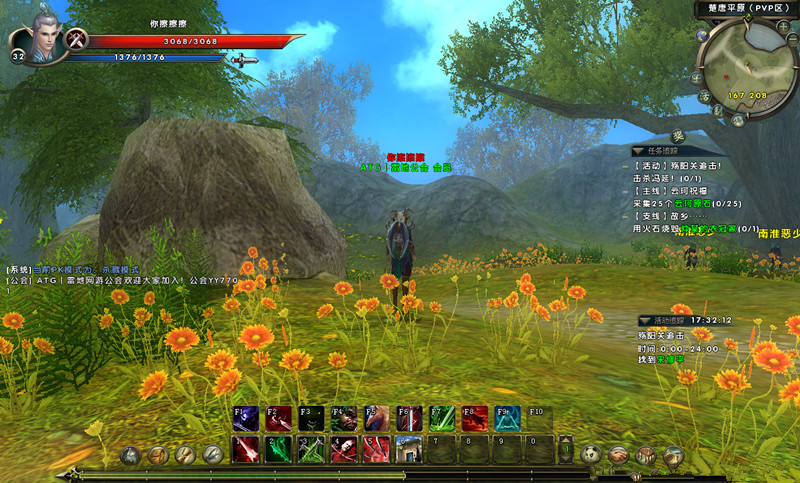
Task: Use the stone gate item in slot 6
Action: [408, 449]
